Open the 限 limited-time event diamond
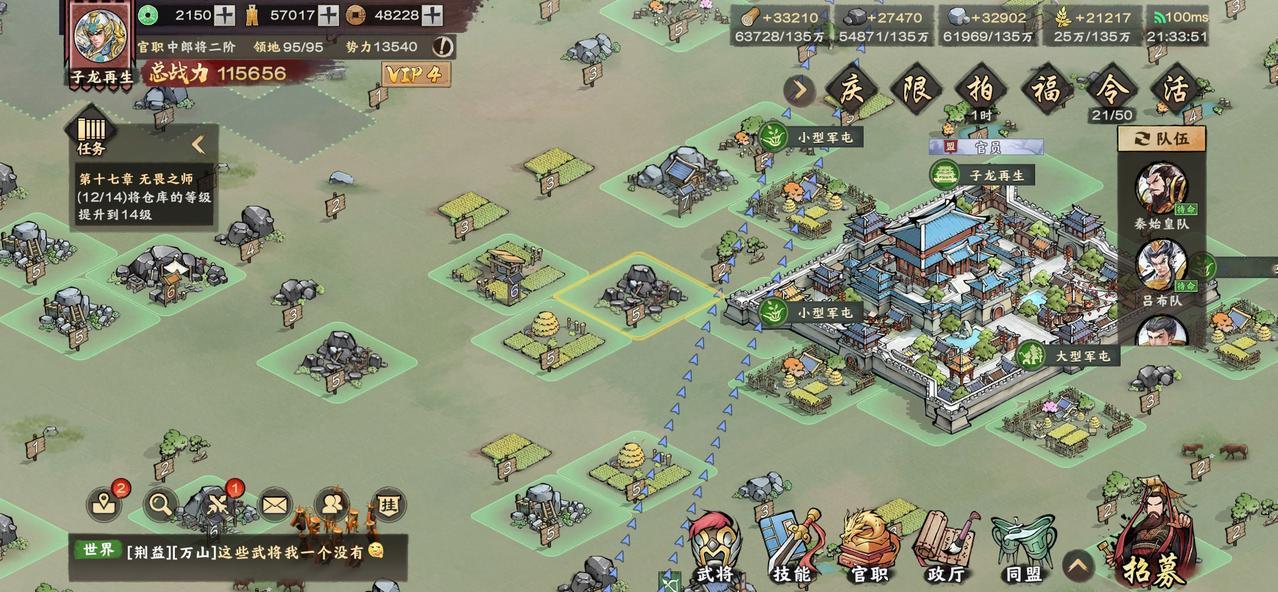The height and width of the screenshot is (592, 1278). pos(916,90)
